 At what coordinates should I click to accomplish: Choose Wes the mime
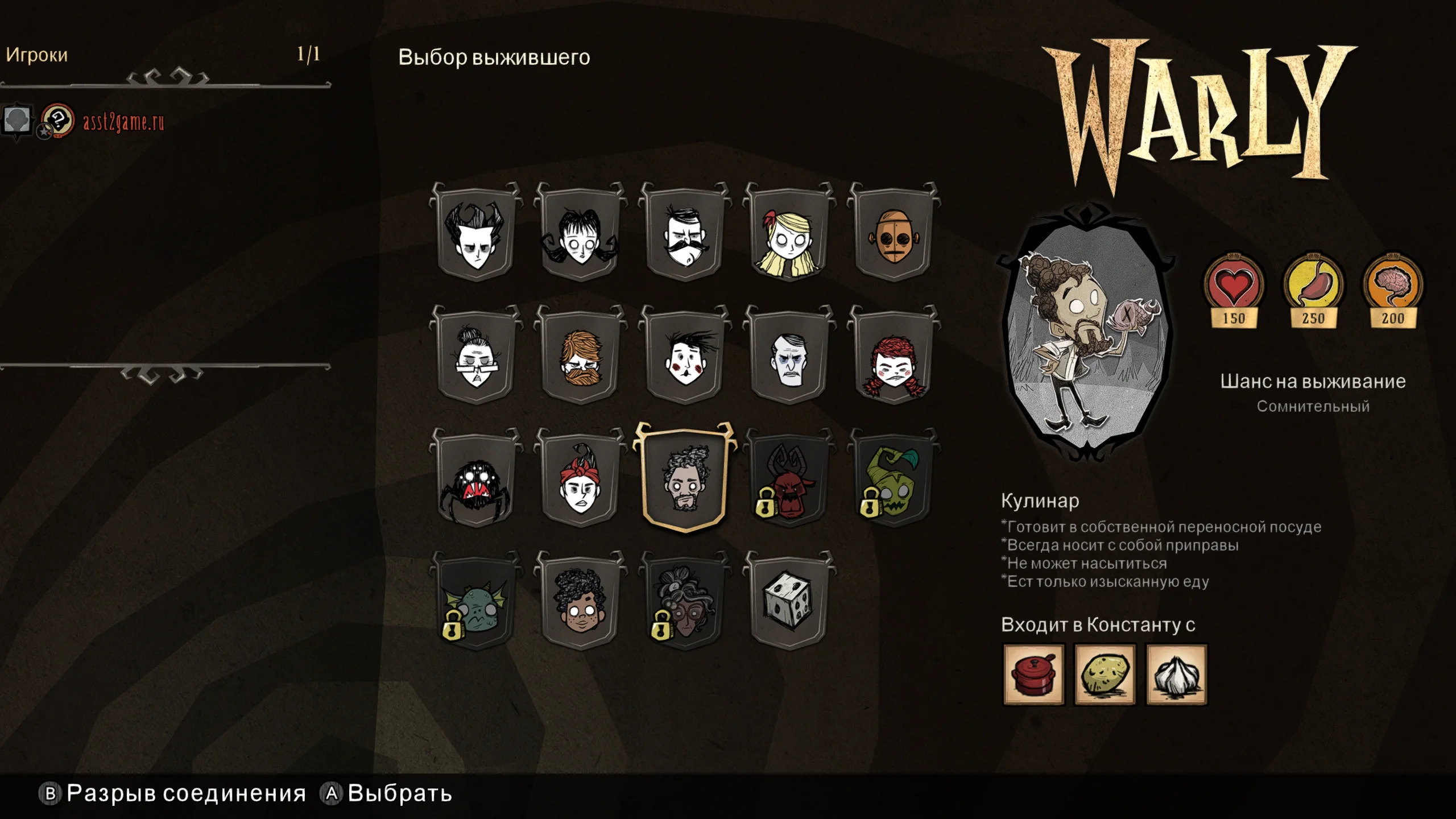(685, 357)
